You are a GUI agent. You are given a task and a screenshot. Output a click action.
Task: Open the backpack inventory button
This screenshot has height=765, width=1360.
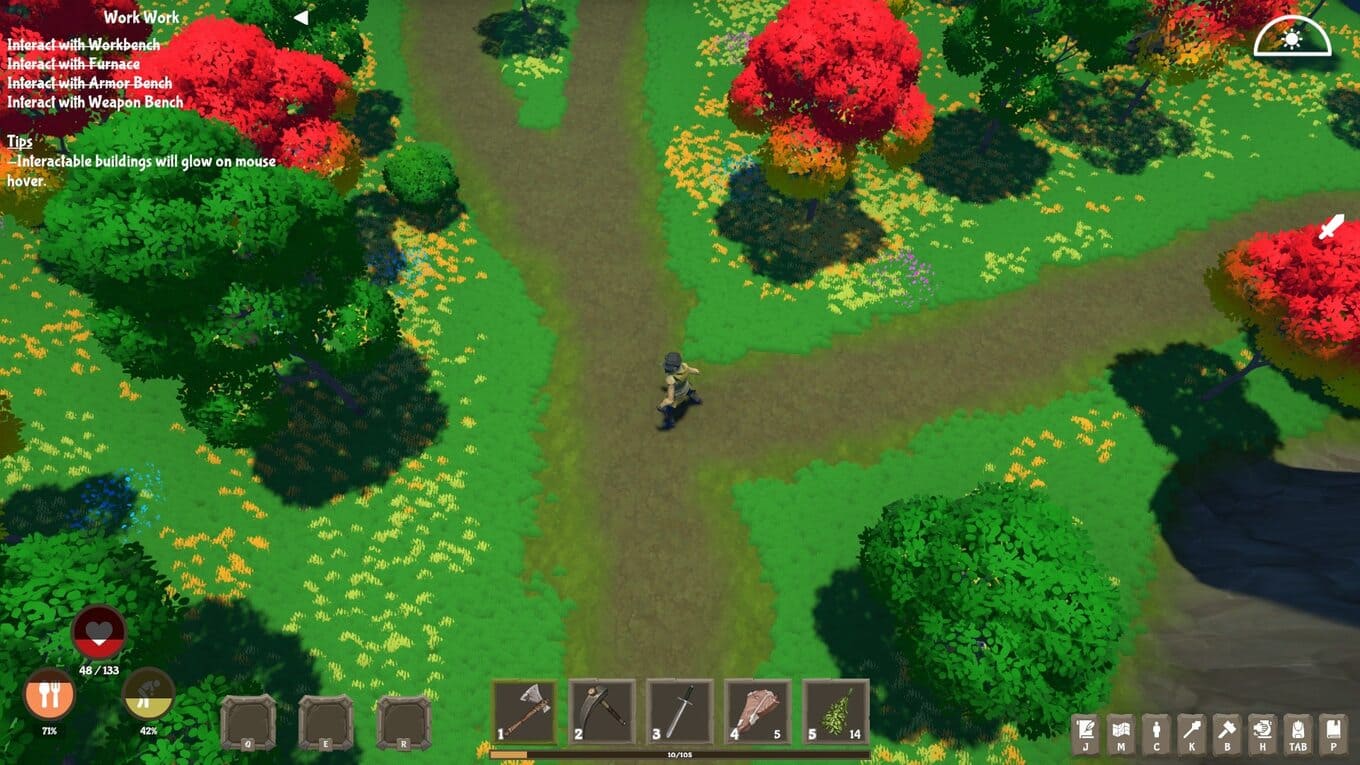(x=1297, y=733)
